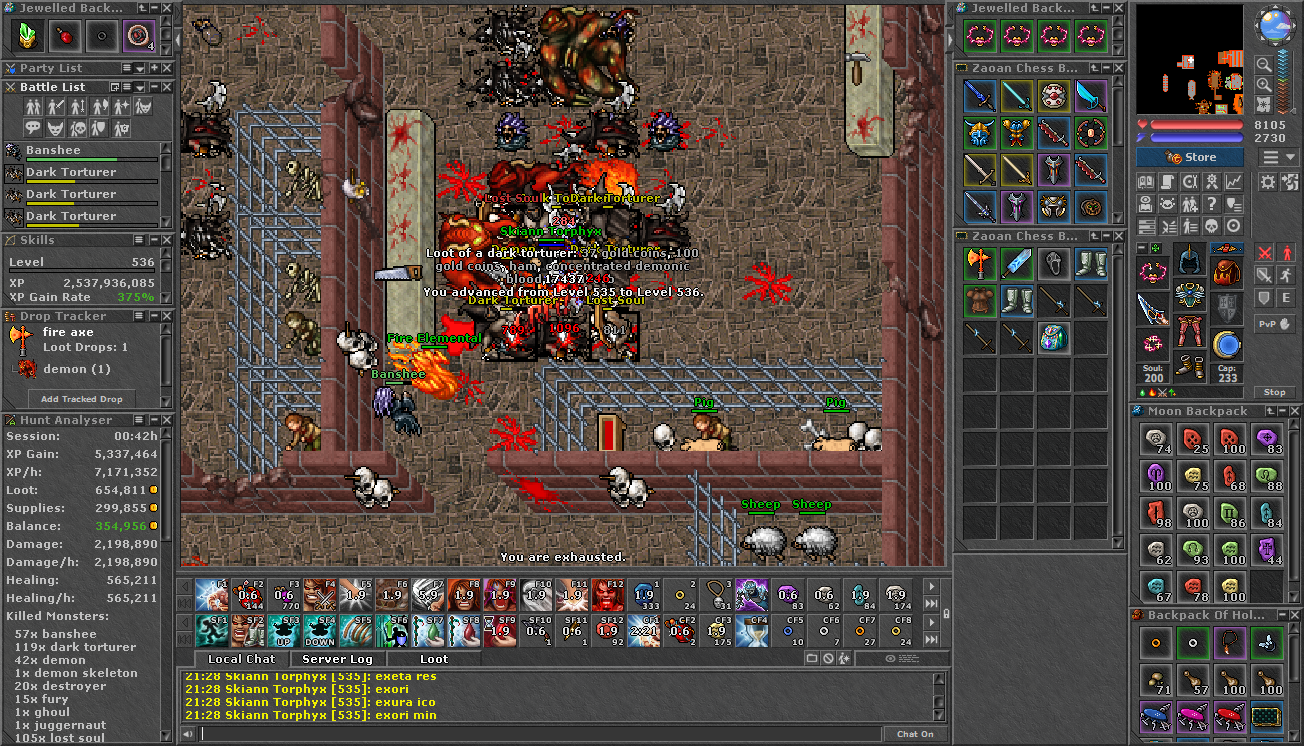
Task: Select the fire axe tracked drop entry
Action: coord(68,332)
